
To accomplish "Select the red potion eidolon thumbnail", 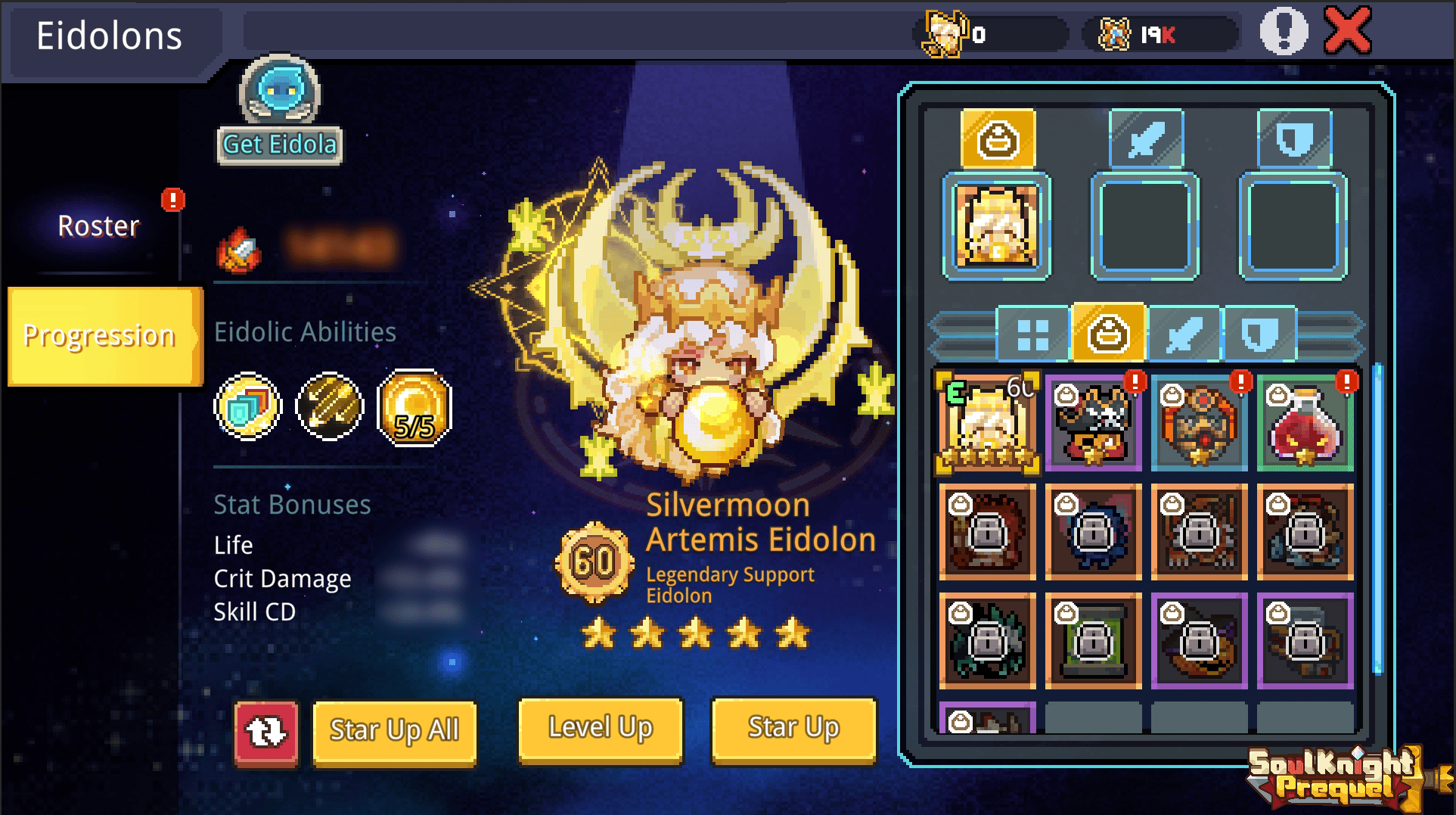I will (x=1306, y=424).
